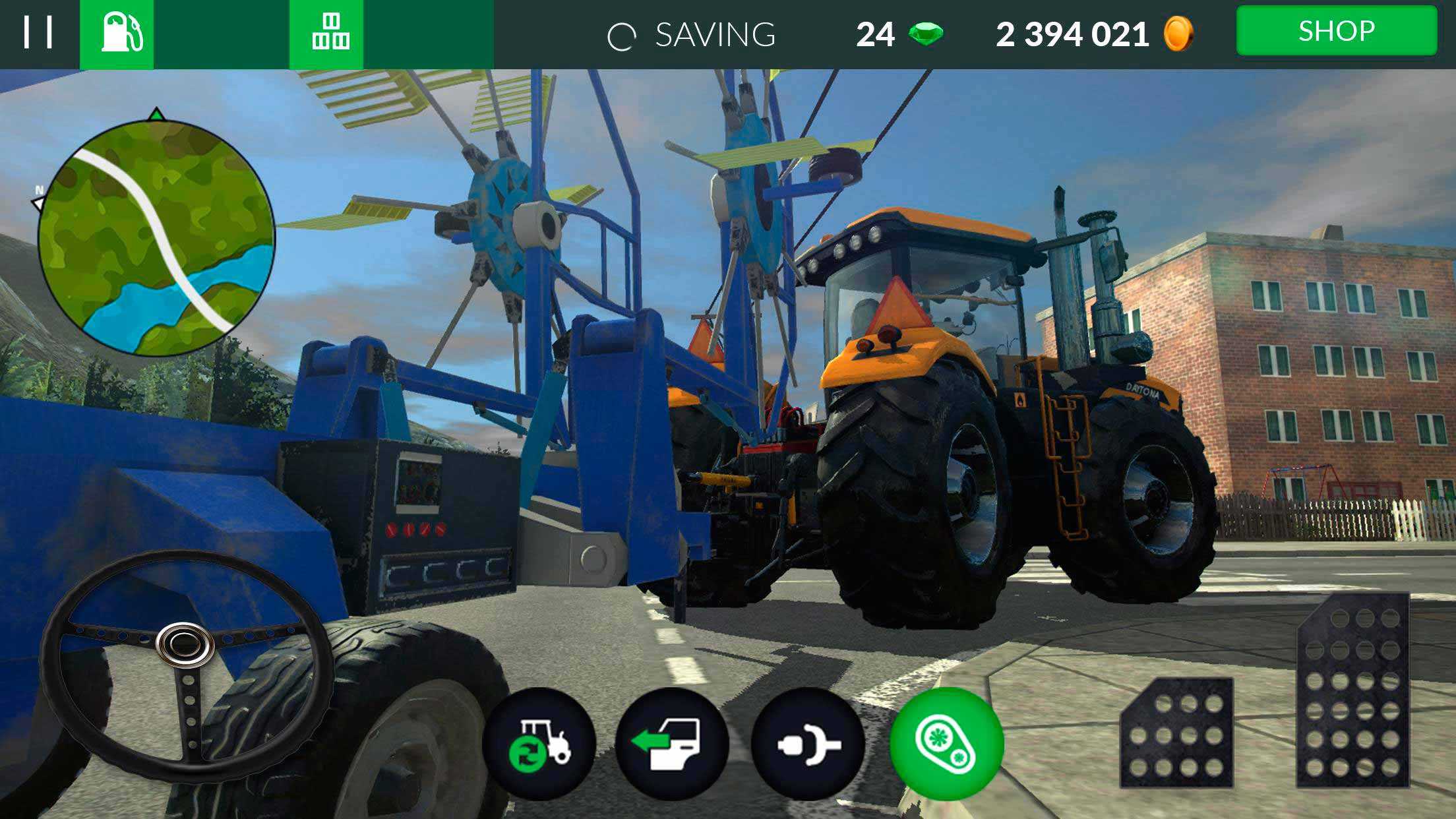The height and width of the screenshot is (819, 1456).
Task: Tap the small brake pedal
Action: (1176, 733)
